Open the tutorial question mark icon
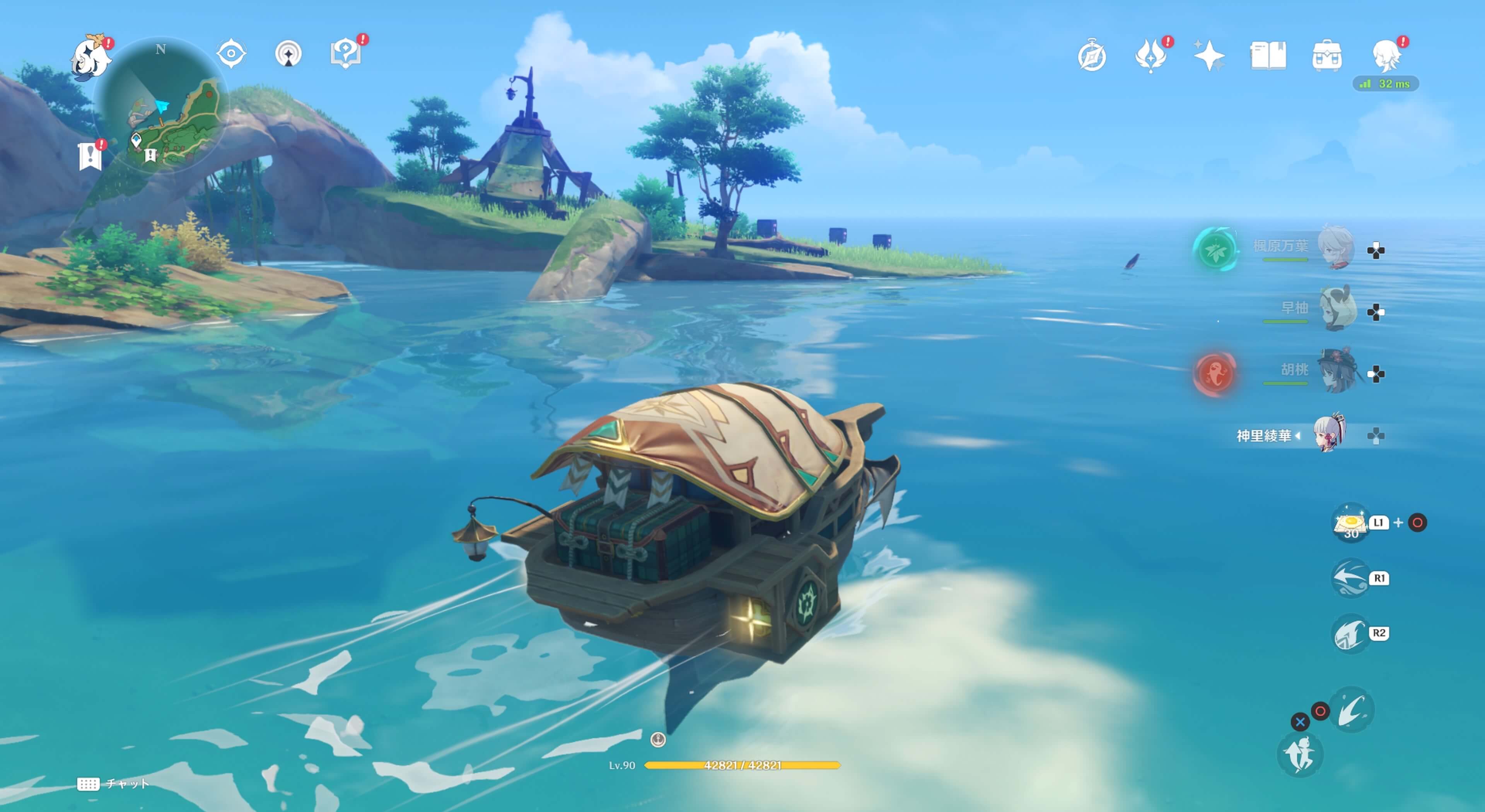The width and height of the screenshot is (1485, 812). click(x=345, y=54)
